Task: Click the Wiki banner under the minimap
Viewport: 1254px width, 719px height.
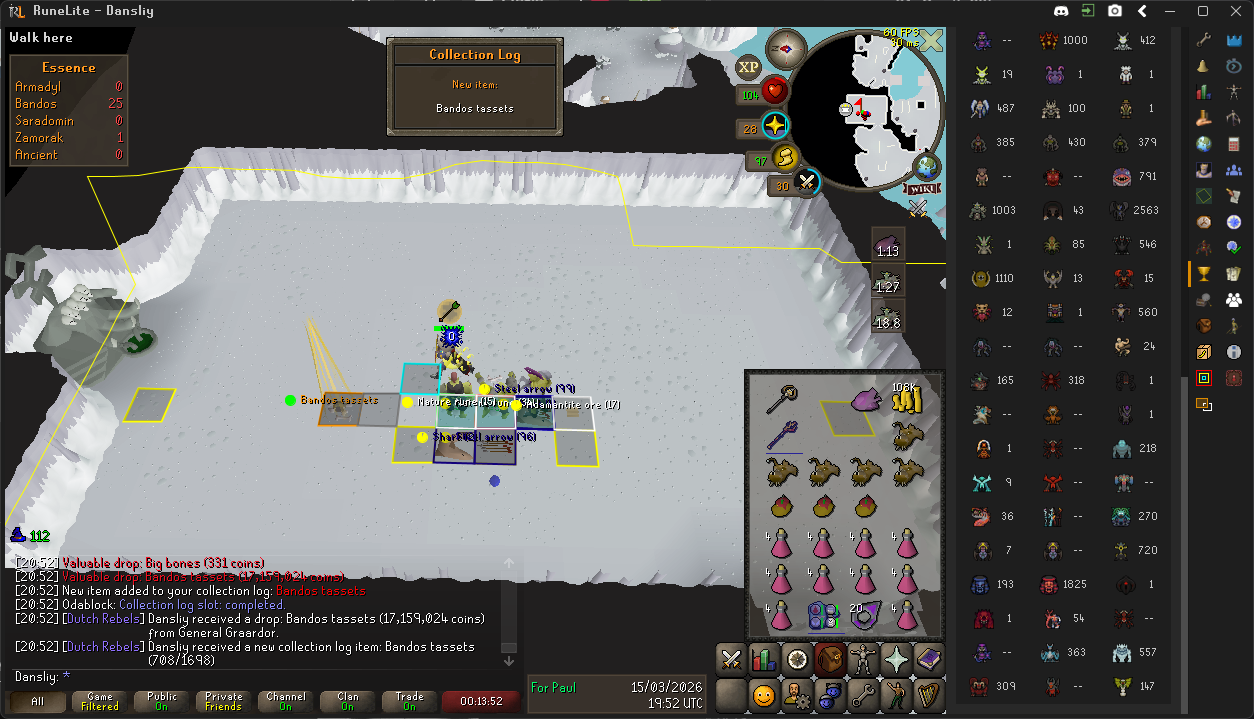Action: pyautogui.click(x=924, y=188)
